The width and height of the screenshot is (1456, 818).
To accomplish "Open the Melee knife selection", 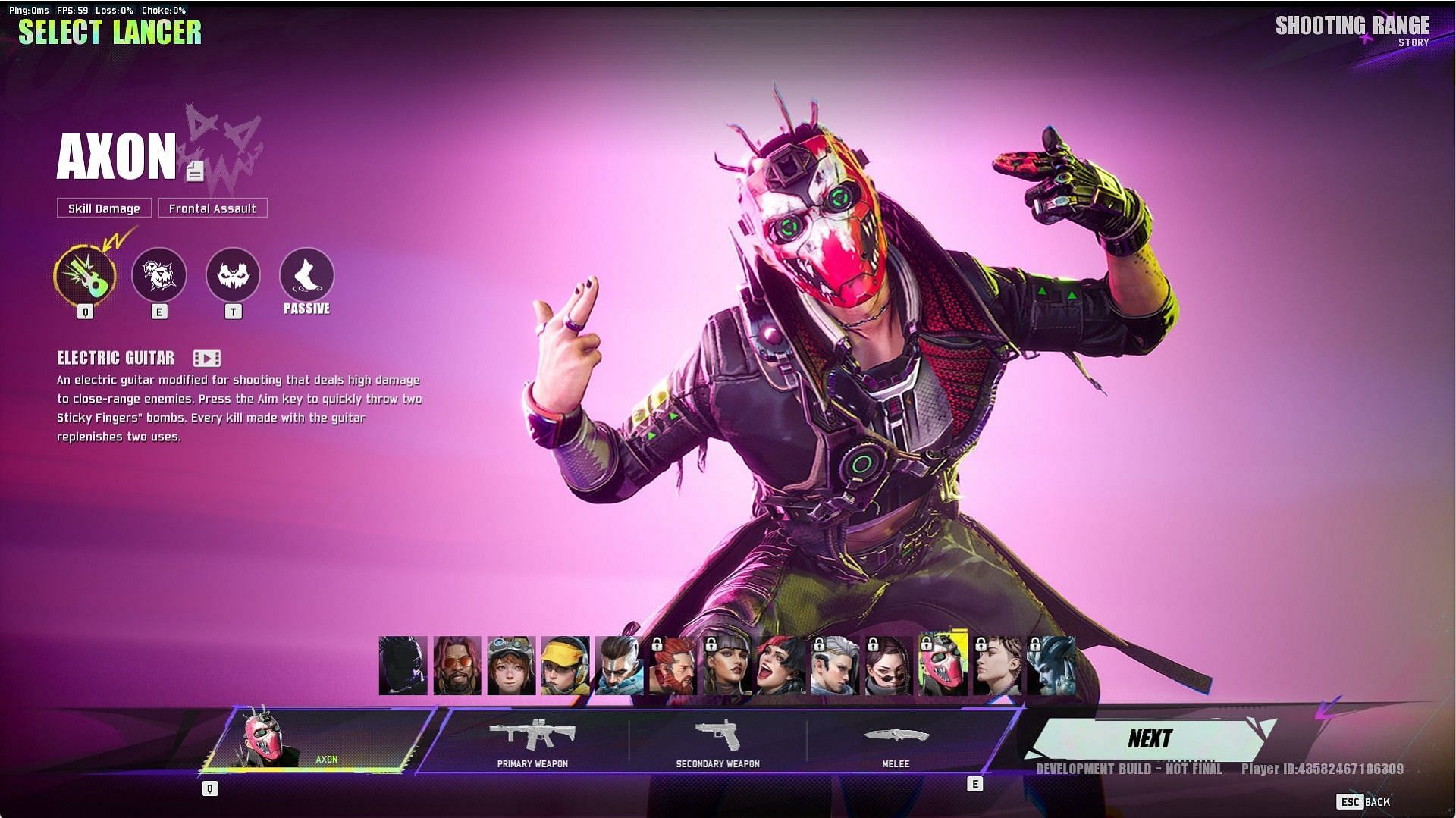I will [895, 741].
